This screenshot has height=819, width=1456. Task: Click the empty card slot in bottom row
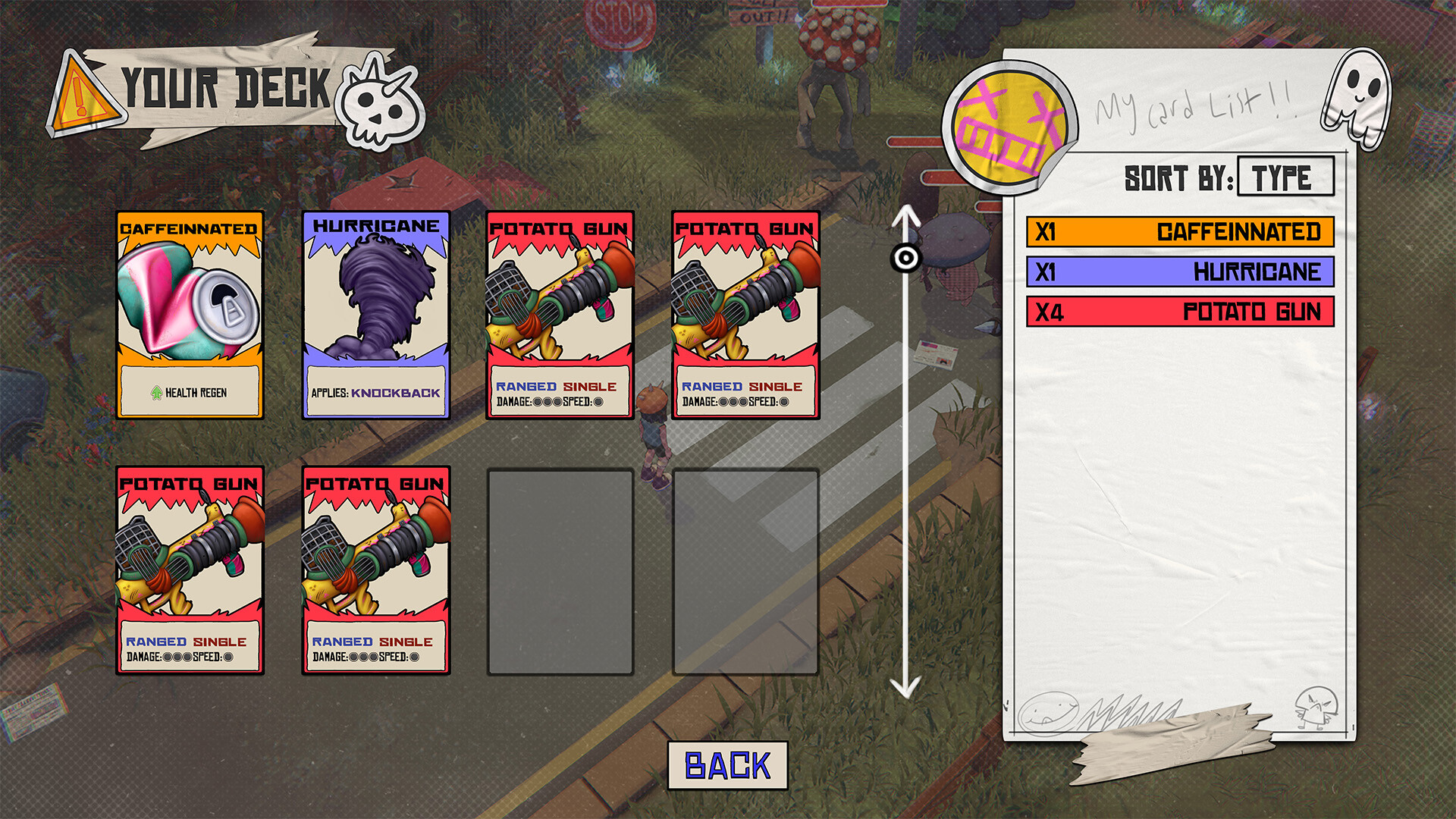click(561, 573)
